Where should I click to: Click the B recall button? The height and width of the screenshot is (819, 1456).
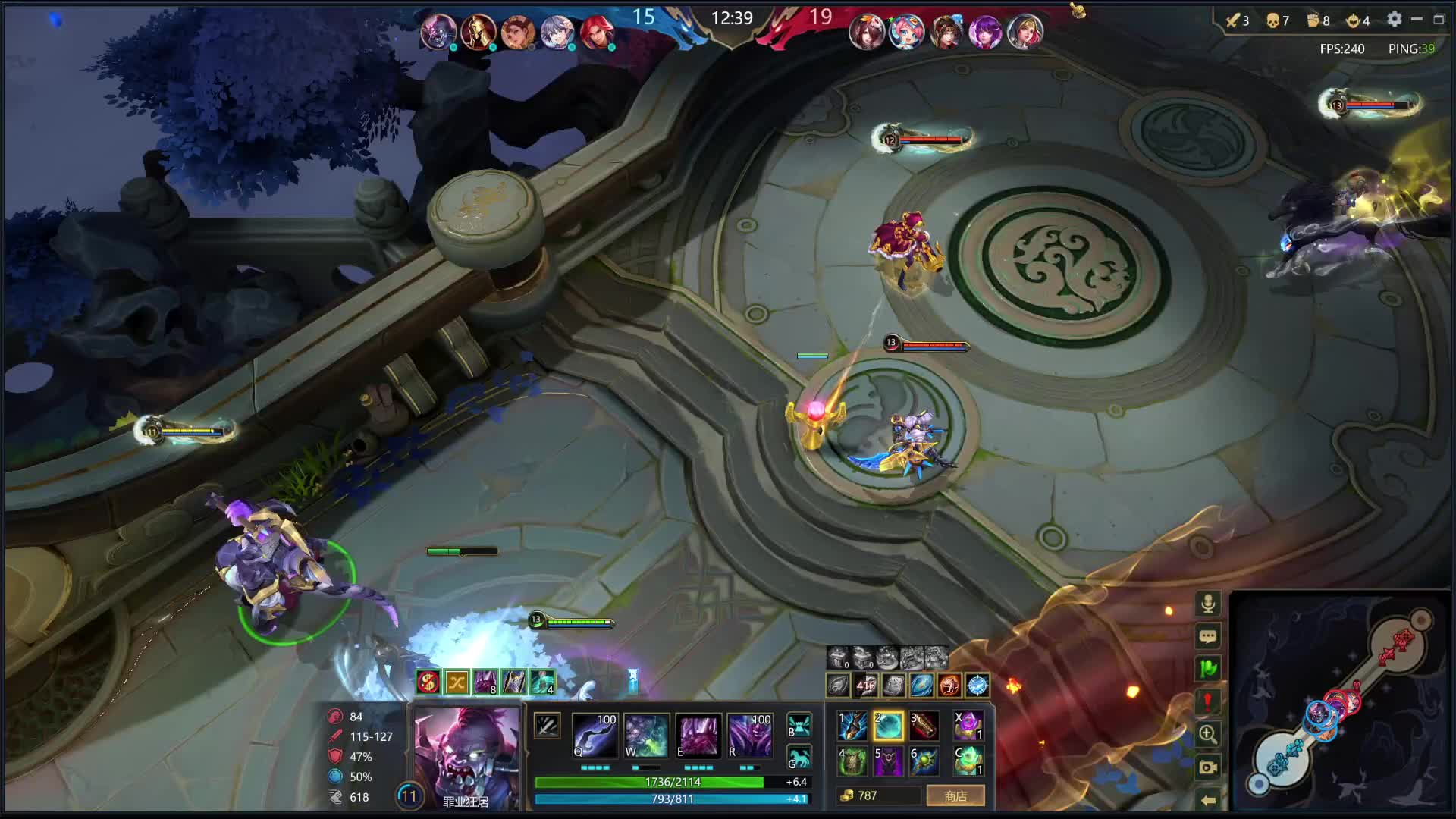(799, 725)
